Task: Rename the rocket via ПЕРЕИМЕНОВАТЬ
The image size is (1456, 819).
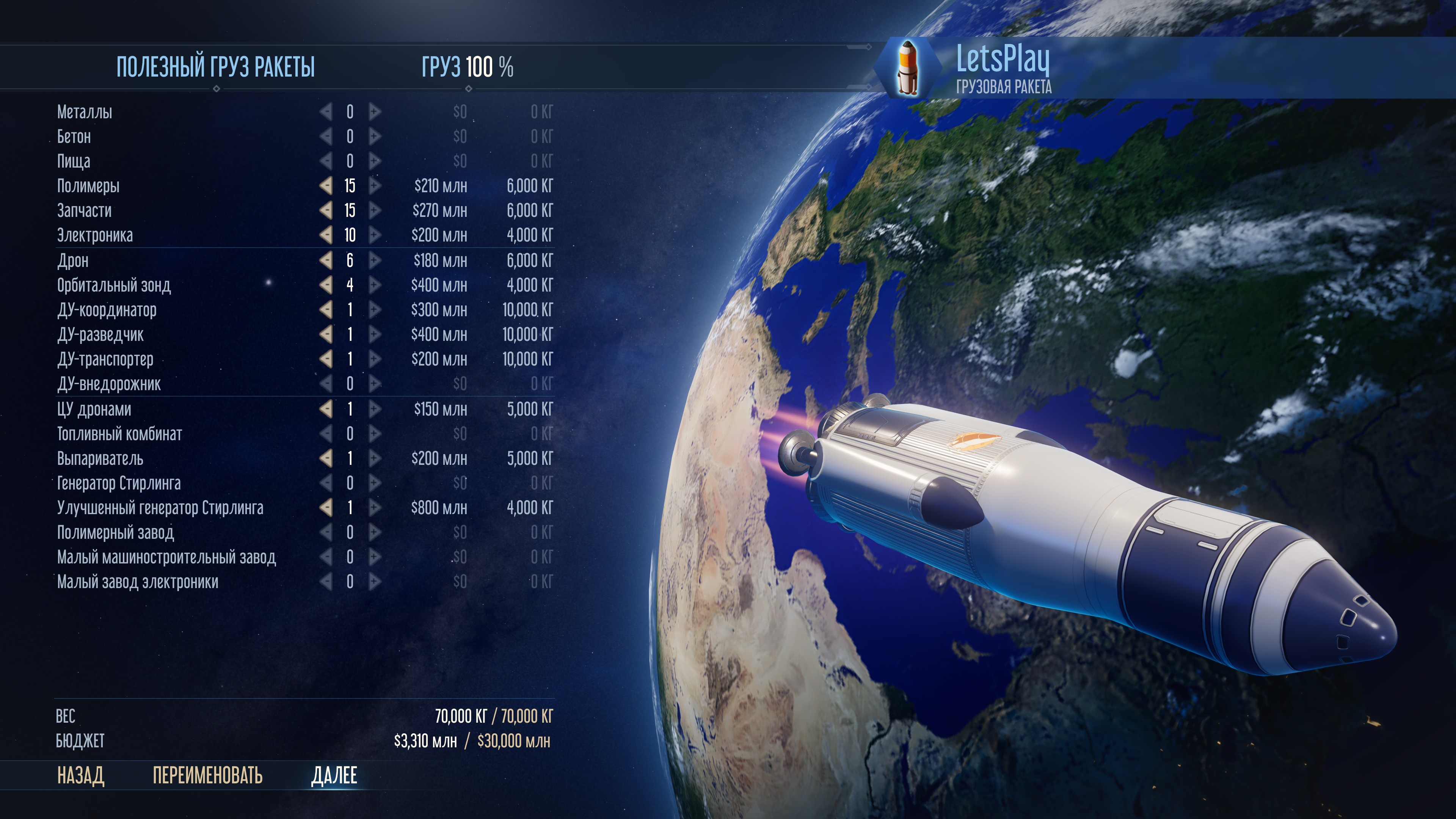Action: 207,775
